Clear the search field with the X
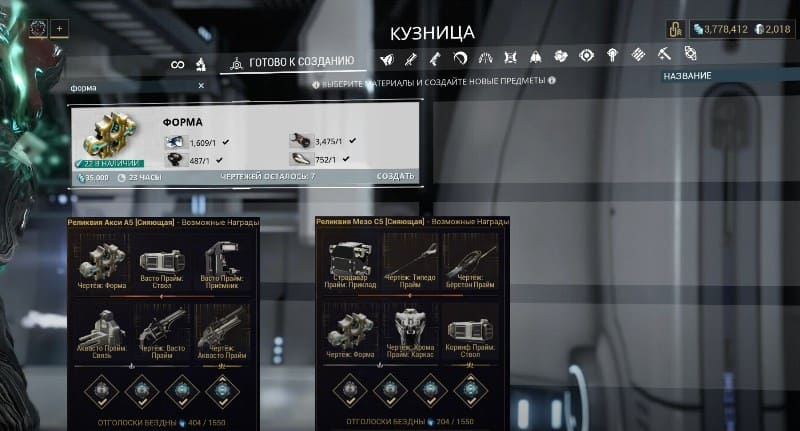Image resolution: width=800 pixels, height=431 pixels. (201, 86)
